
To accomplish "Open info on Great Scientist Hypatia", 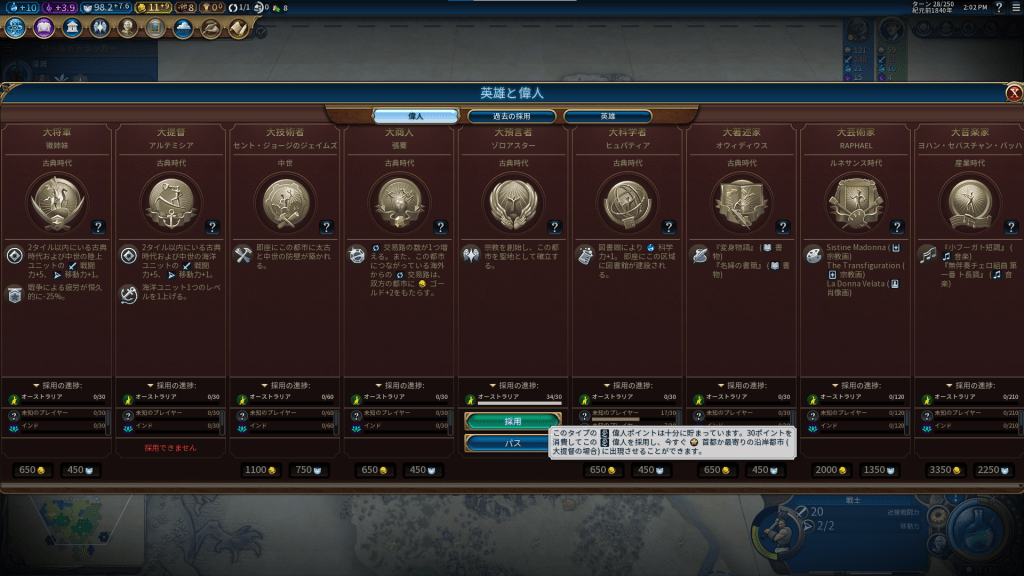I will 667,227.
